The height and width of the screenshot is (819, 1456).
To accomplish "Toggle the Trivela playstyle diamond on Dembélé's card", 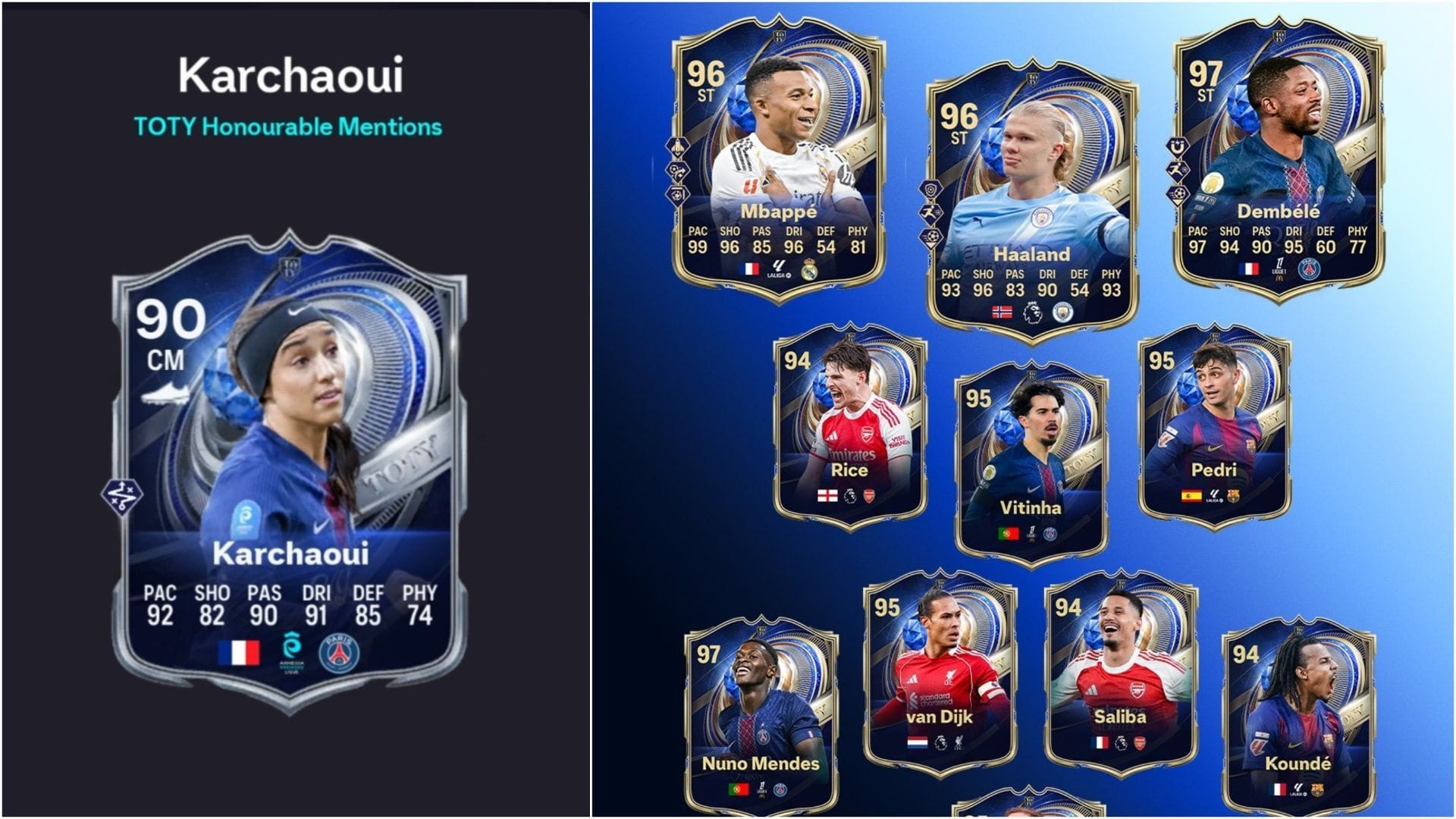I will [1177, 147].
